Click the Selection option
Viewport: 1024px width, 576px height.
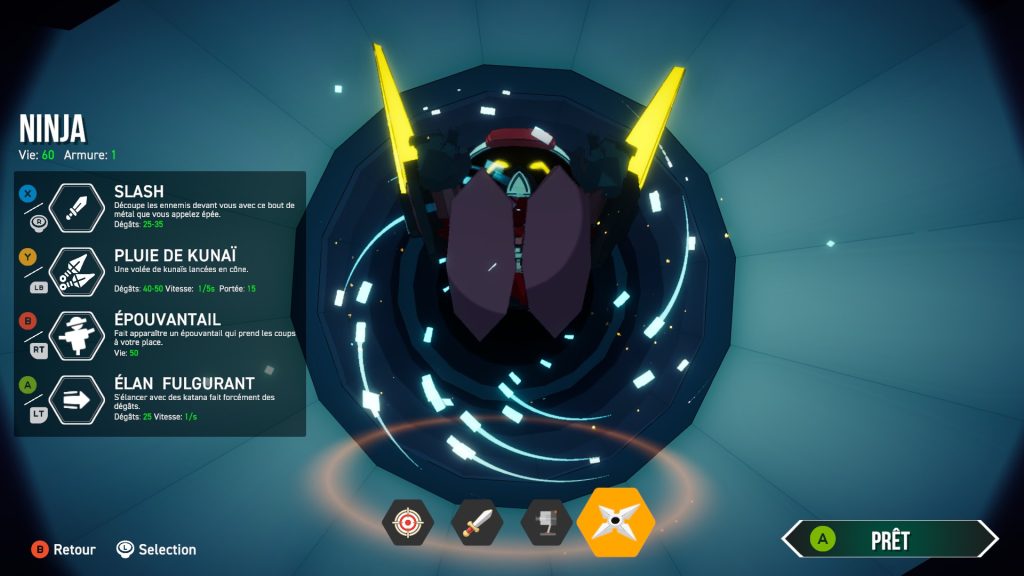(156, 549)
